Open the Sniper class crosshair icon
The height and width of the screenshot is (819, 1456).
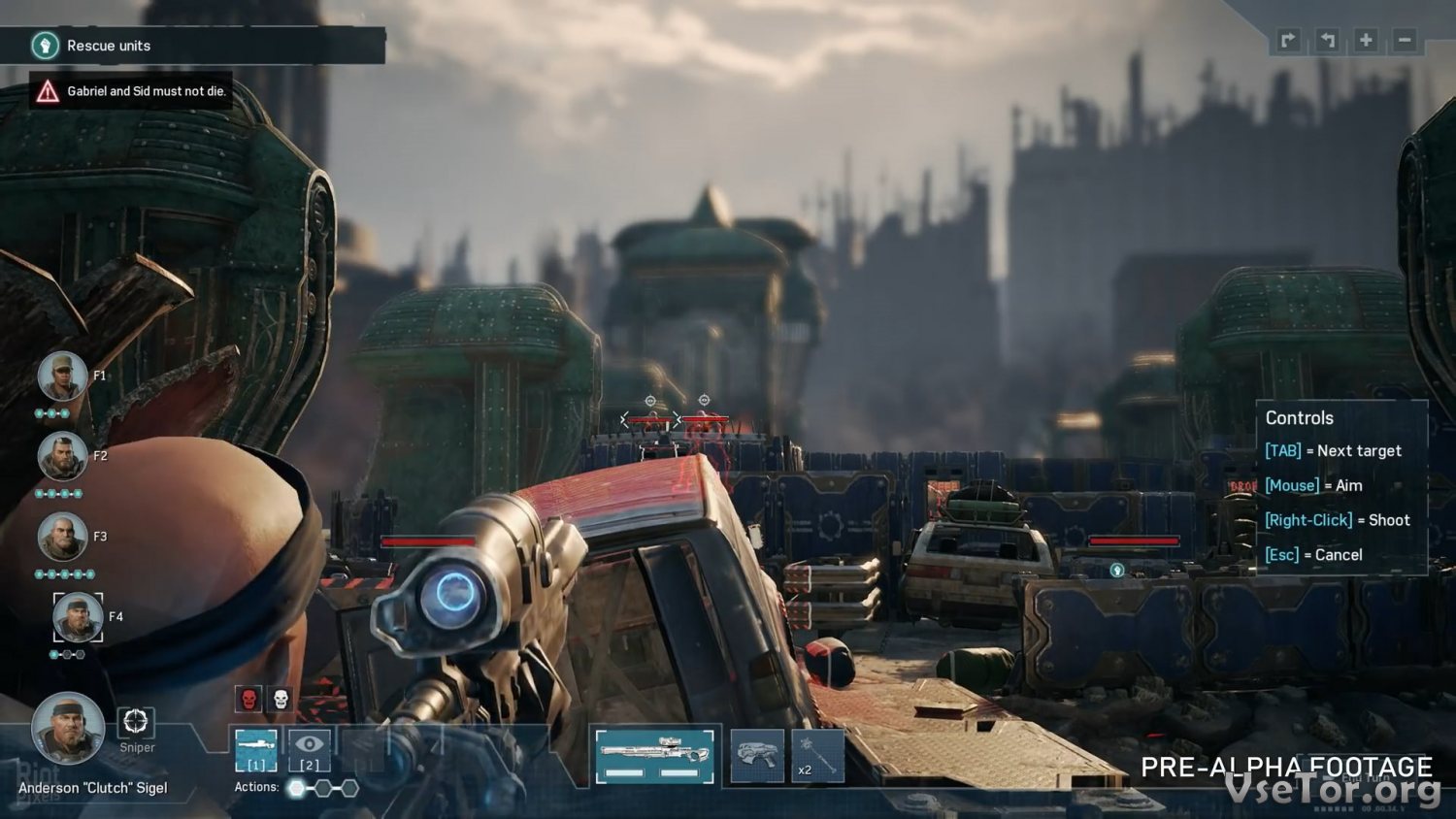[136, 722]
